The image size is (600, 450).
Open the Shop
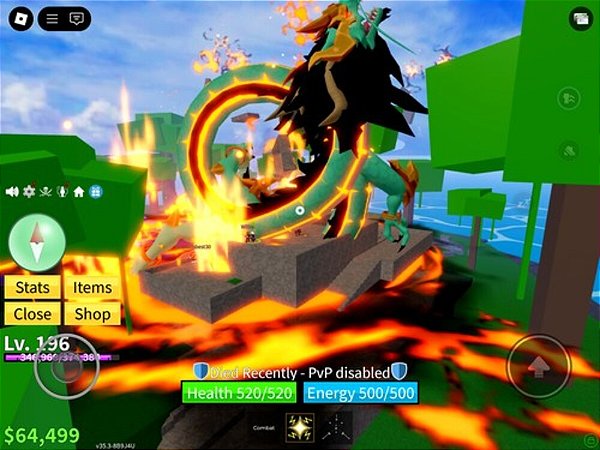pyautogui.click(x=93, y=313)
